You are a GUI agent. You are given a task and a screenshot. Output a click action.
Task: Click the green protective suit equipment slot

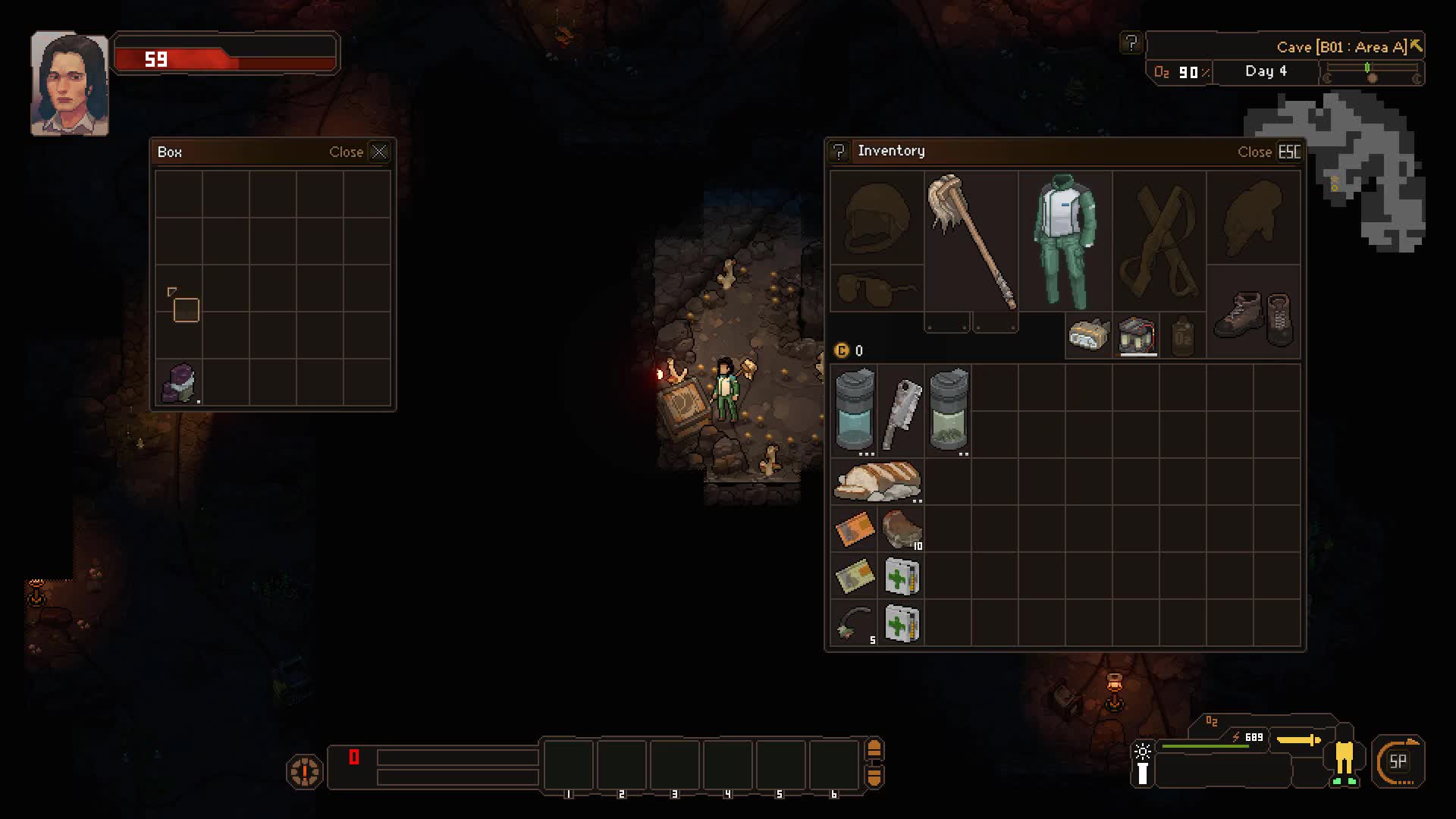(1065, 243)
